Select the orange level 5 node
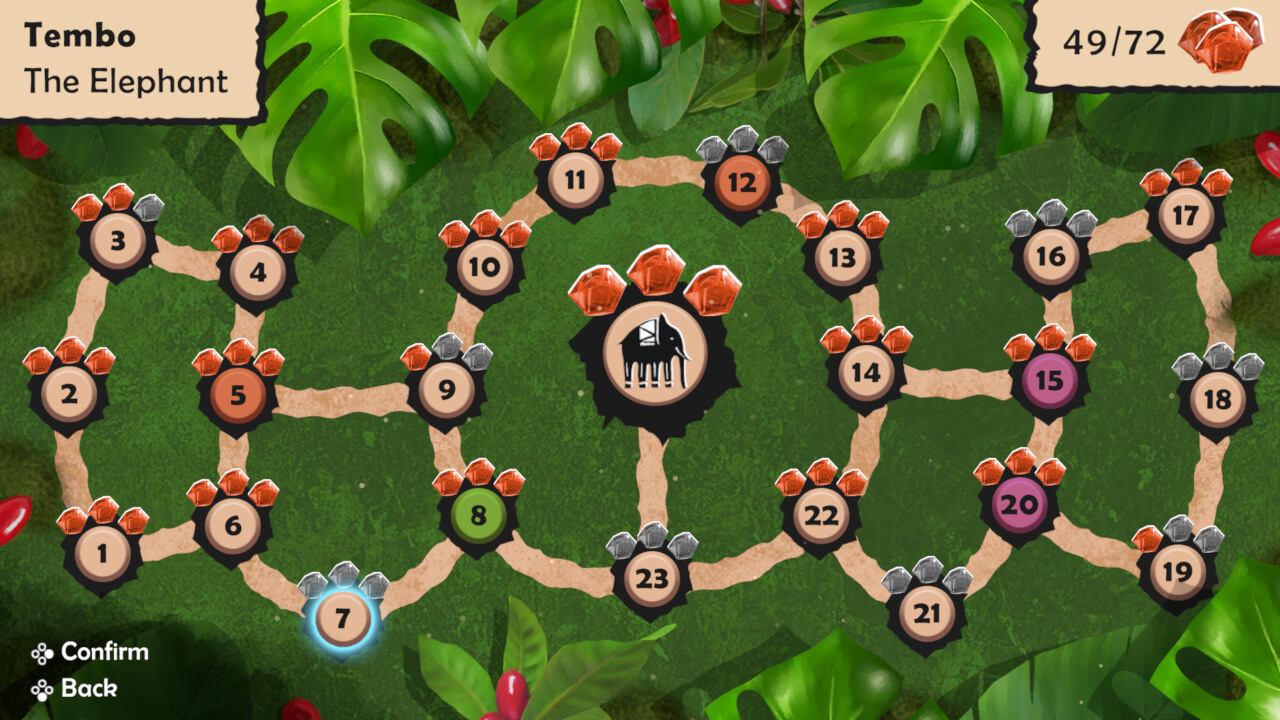This screenshot has height=720, width=1280. pos(236,394)
